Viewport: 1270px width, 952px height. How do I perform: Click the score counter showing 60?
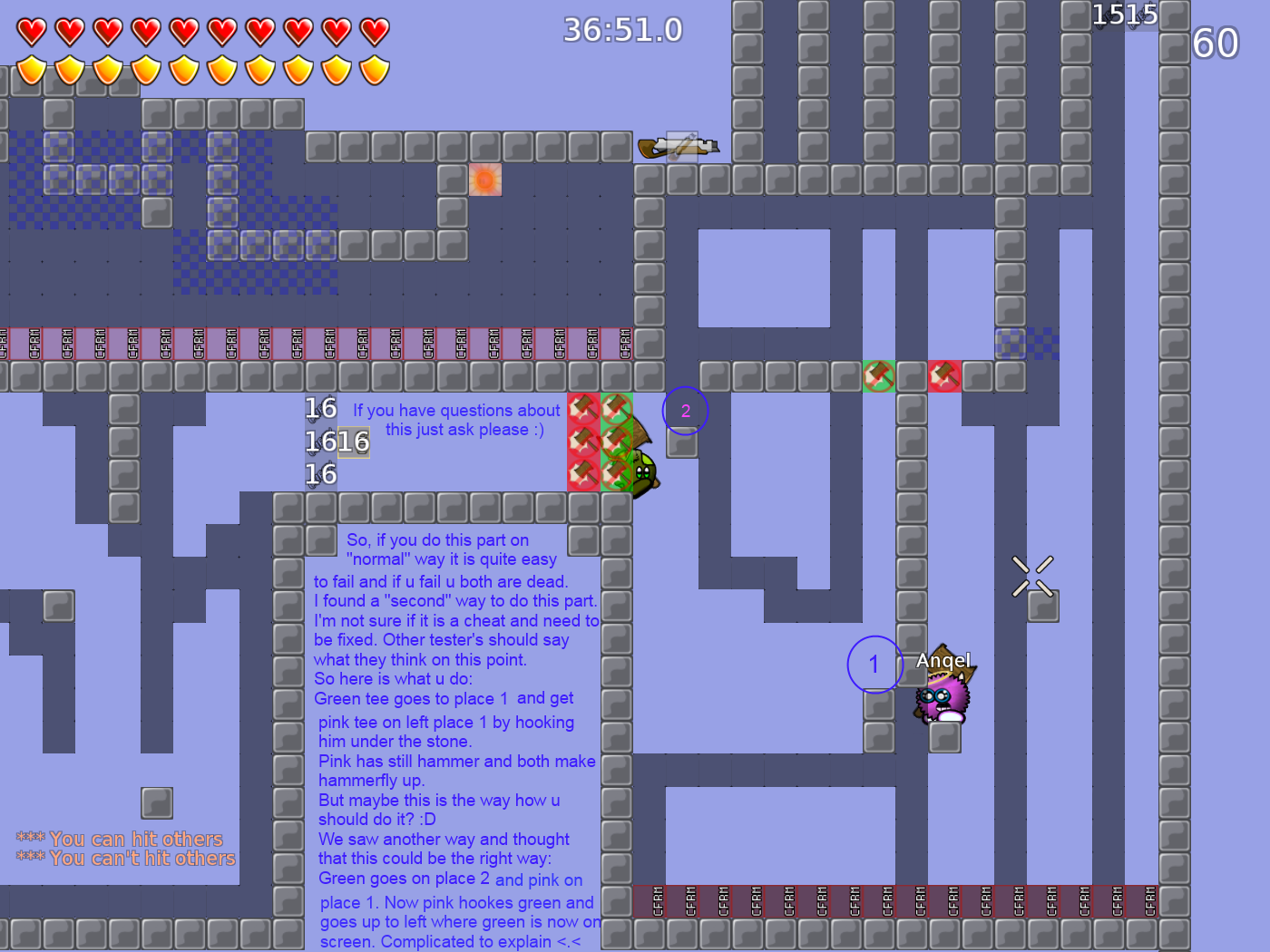1214,43
